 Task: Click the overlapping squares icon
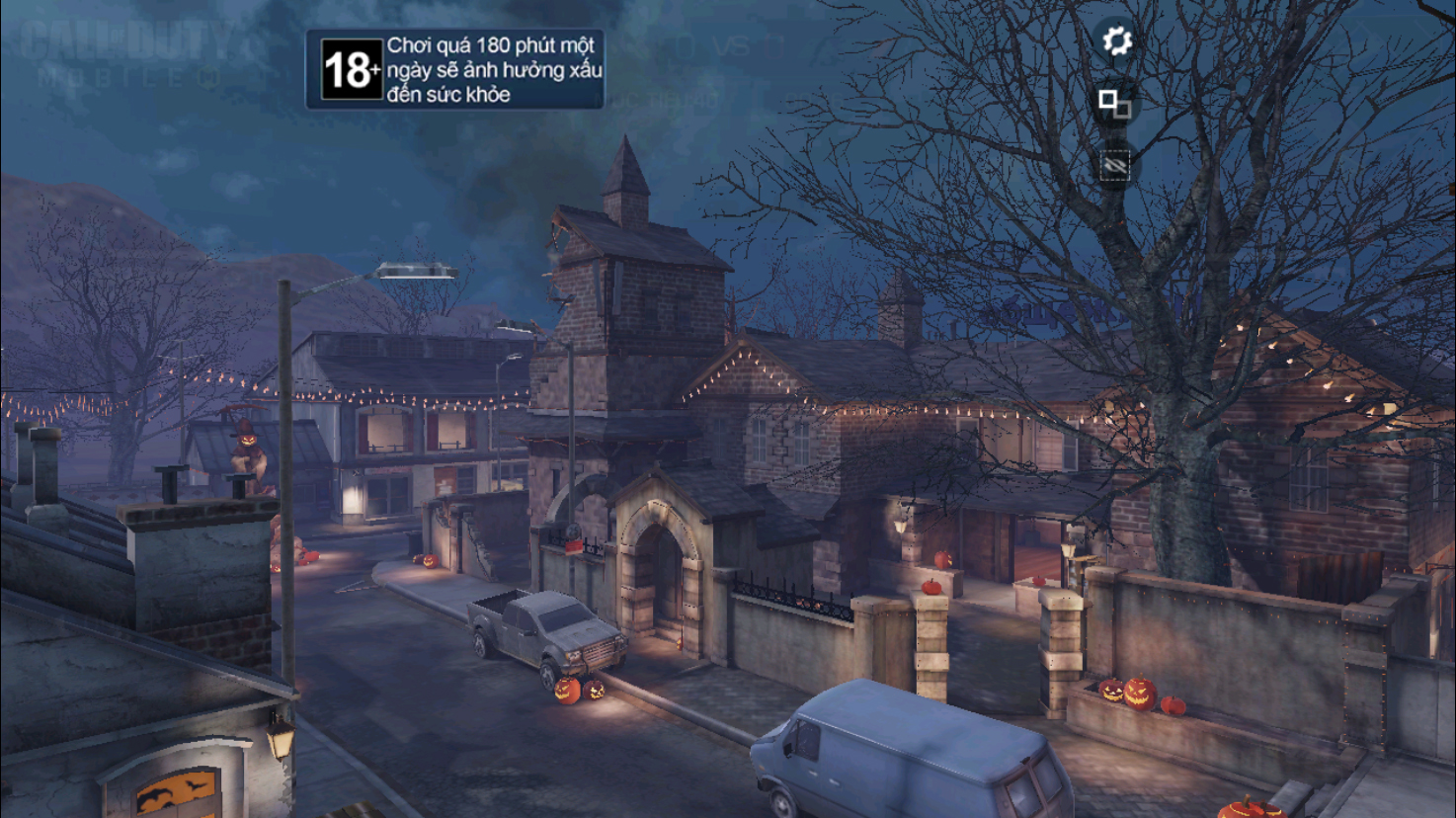coord(1115,103)
